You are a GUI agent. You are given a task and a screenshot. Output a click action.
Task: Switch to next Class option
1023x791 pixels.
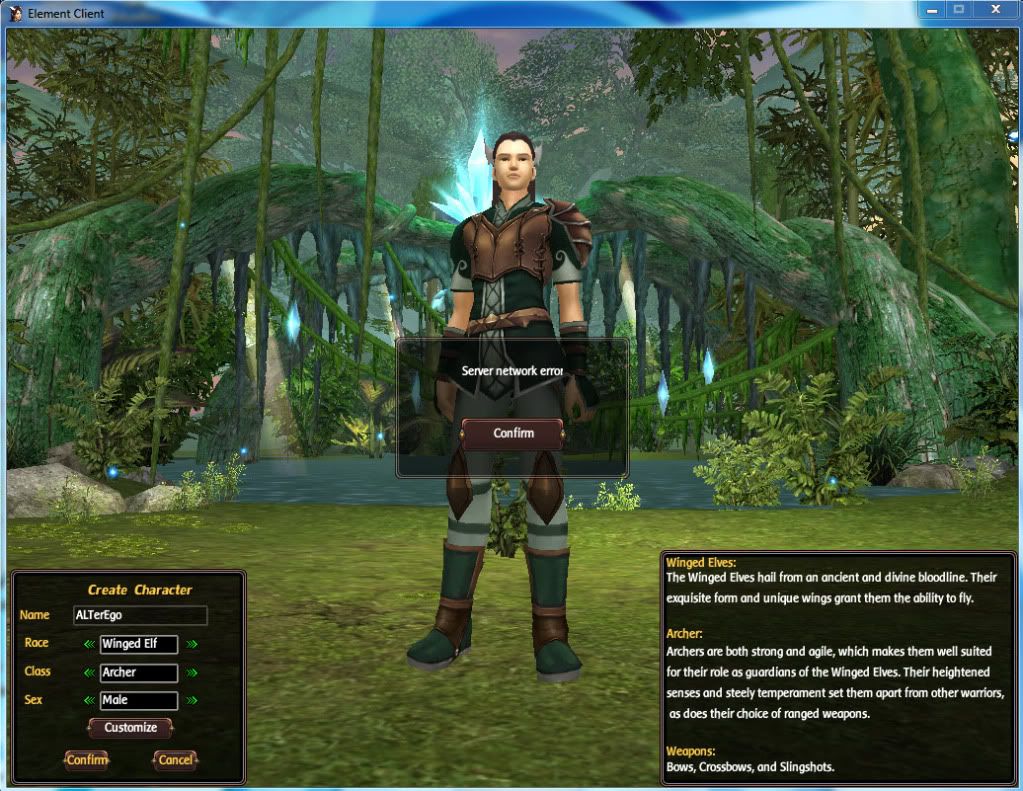pos(191,672)
